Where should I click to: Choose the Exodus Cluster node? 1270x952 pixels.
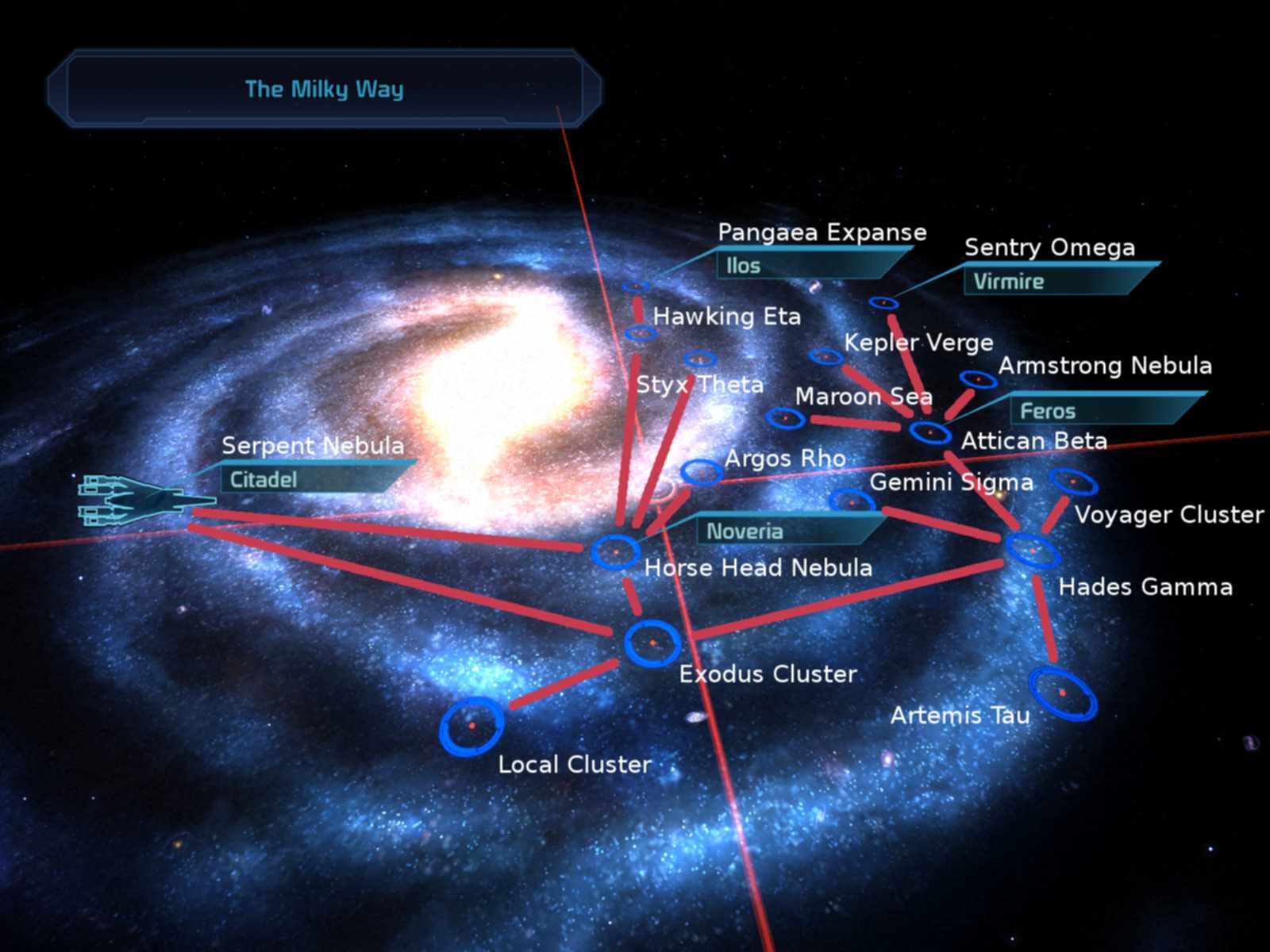[x=652, y=643]
